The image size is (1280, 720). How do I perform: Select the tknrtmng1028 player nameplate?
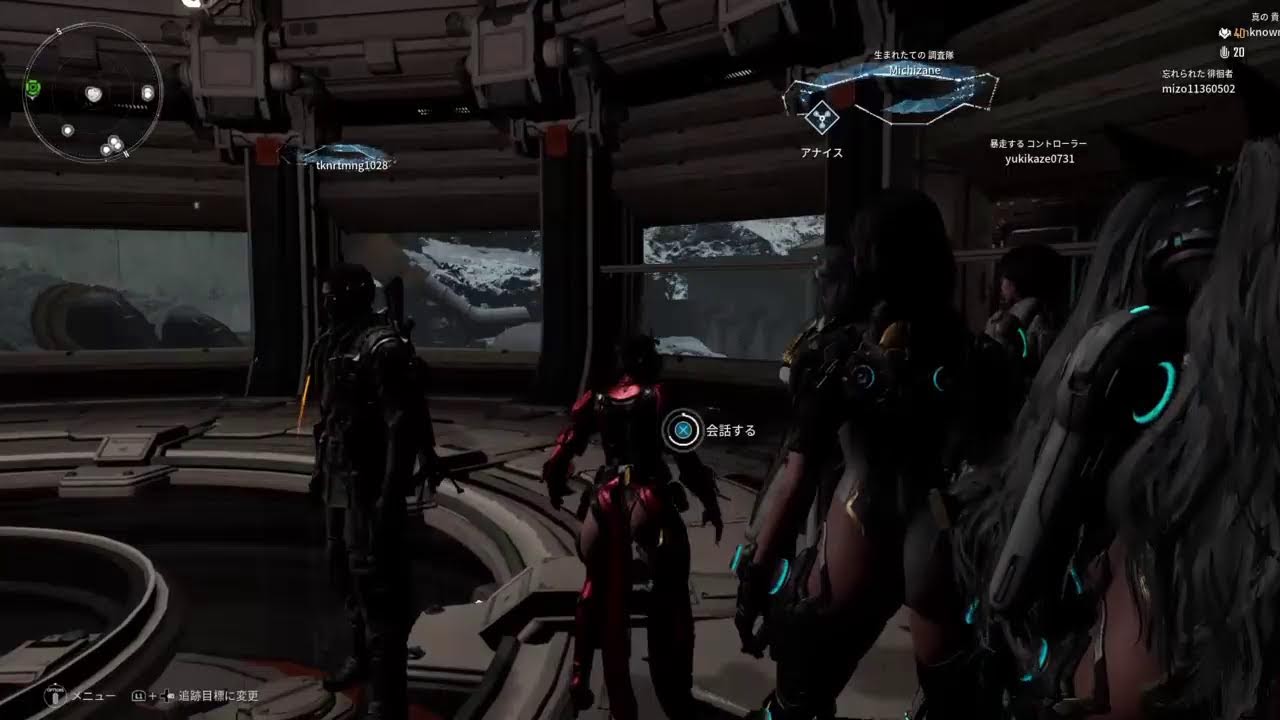pyautogui.click(x=351, y=165)
